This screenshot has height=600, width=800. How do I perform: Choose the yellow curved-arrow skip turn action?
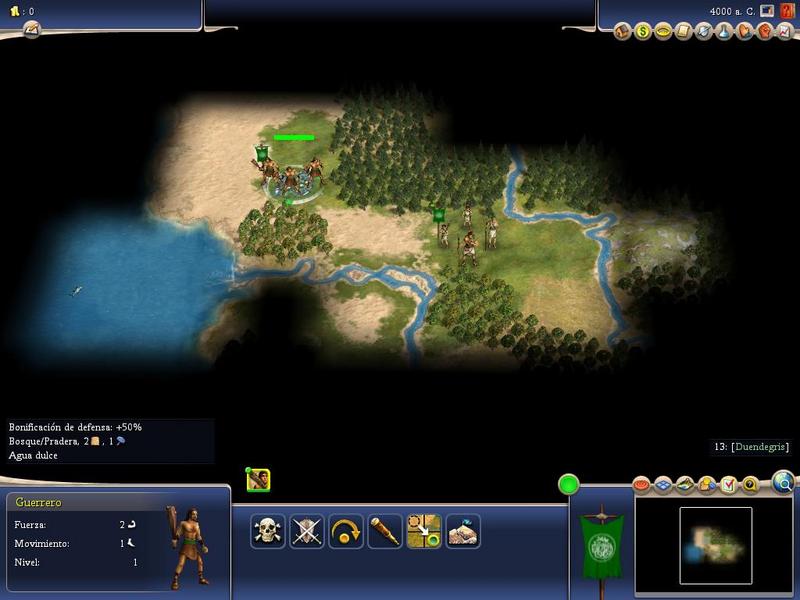pos(346,530)
